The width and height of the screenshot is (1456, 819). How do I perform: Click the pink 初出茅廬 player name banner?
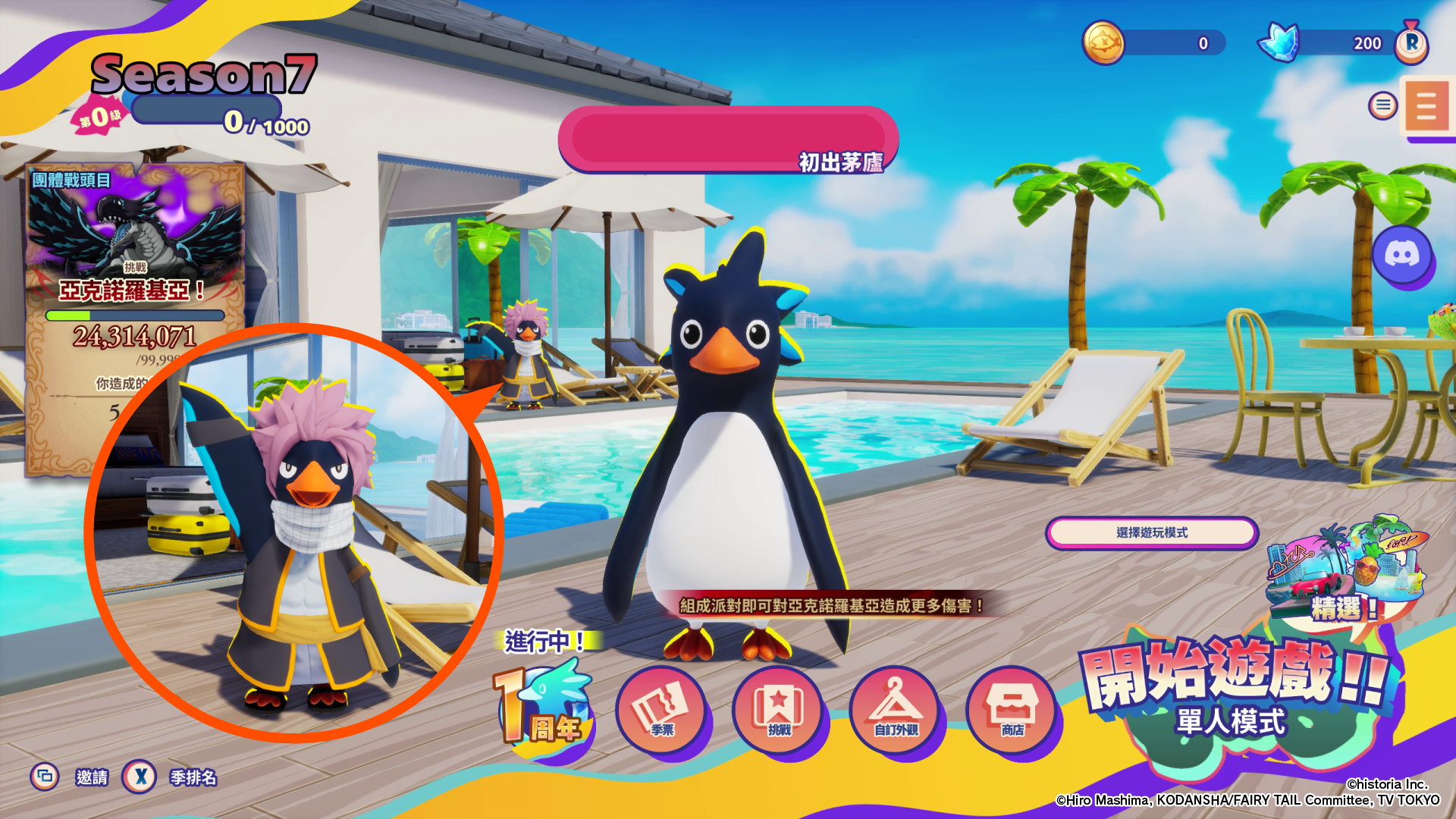(x=728, y=140)
